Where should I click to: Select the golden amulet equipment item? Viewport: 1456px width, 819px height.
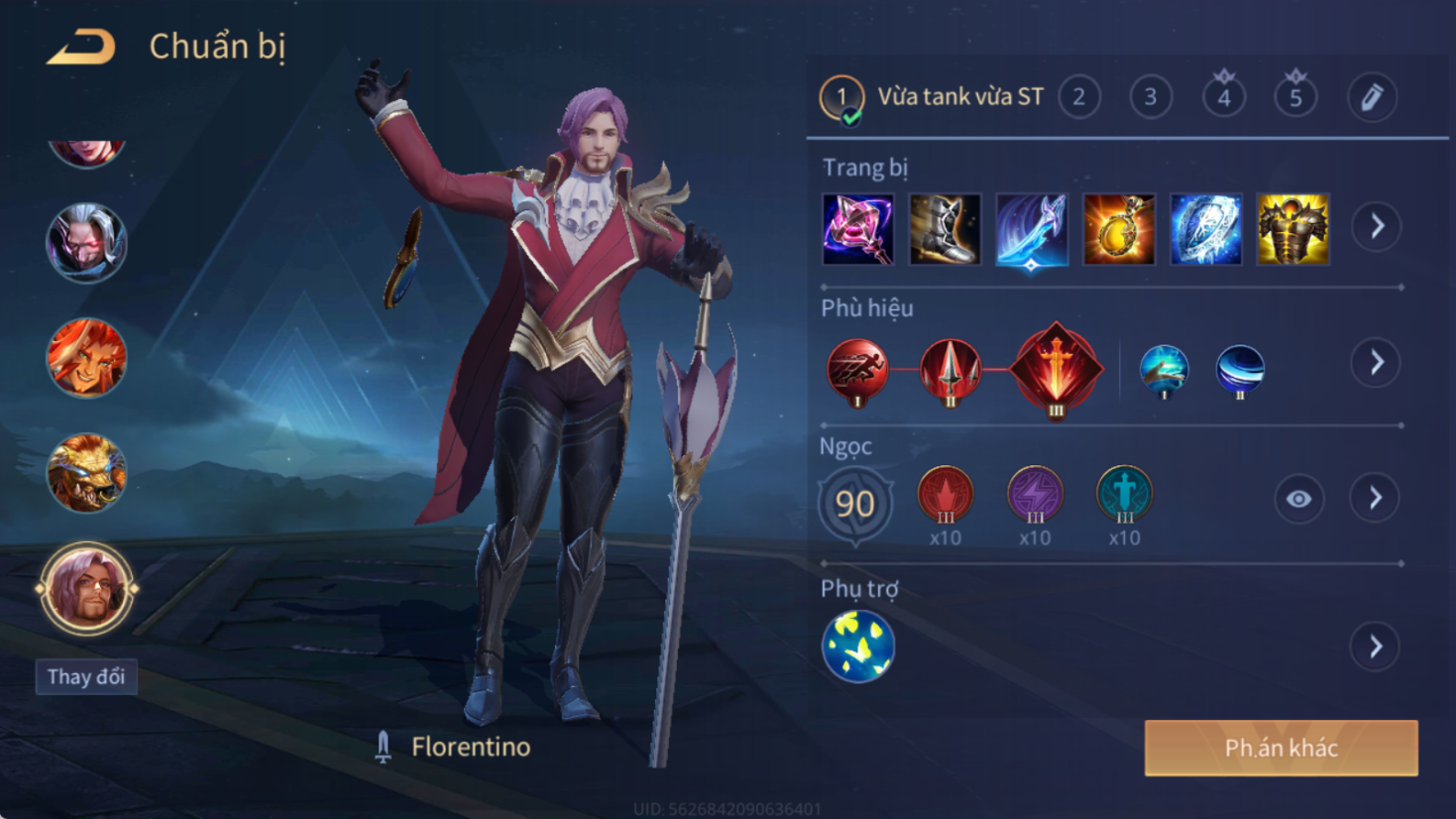tap(1119, 229)
